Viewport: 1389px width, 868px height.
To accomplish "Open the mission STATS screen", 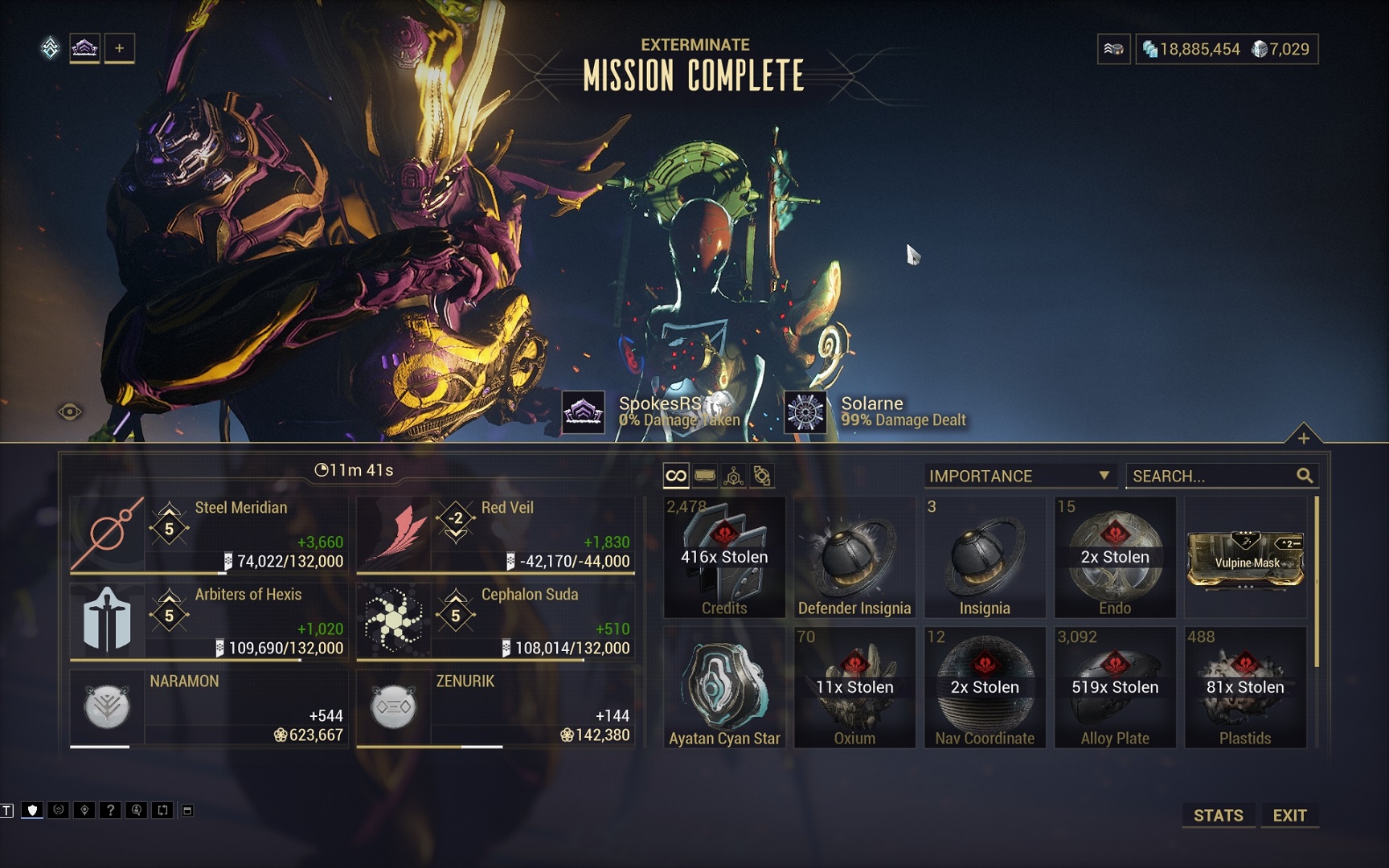I will [x=1218, y=815].
